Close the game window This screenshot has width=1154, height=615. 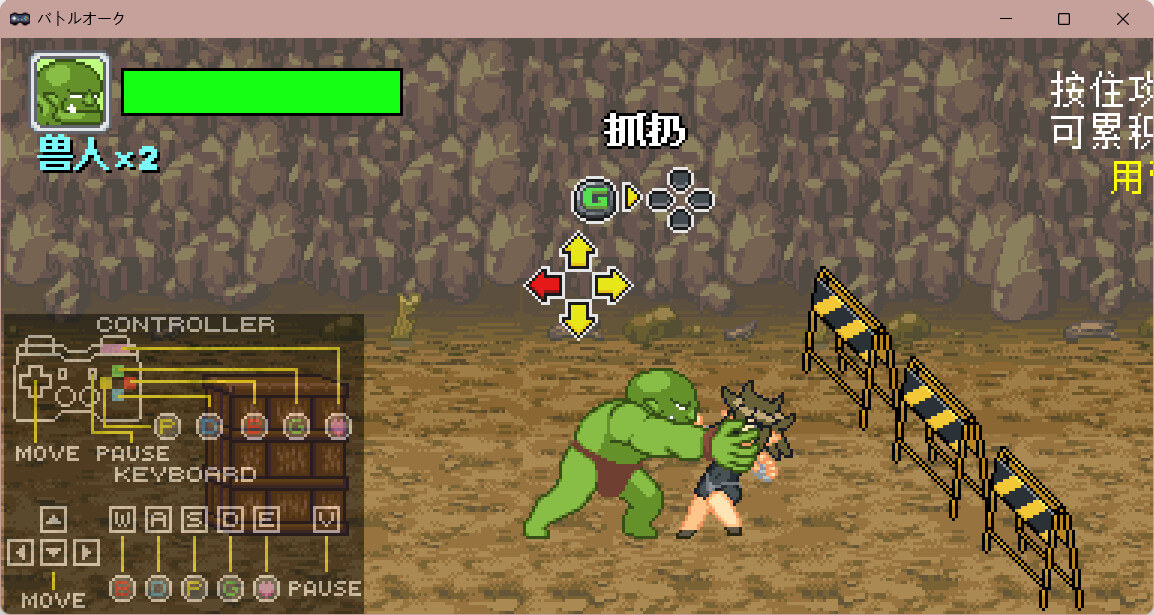1121,19
